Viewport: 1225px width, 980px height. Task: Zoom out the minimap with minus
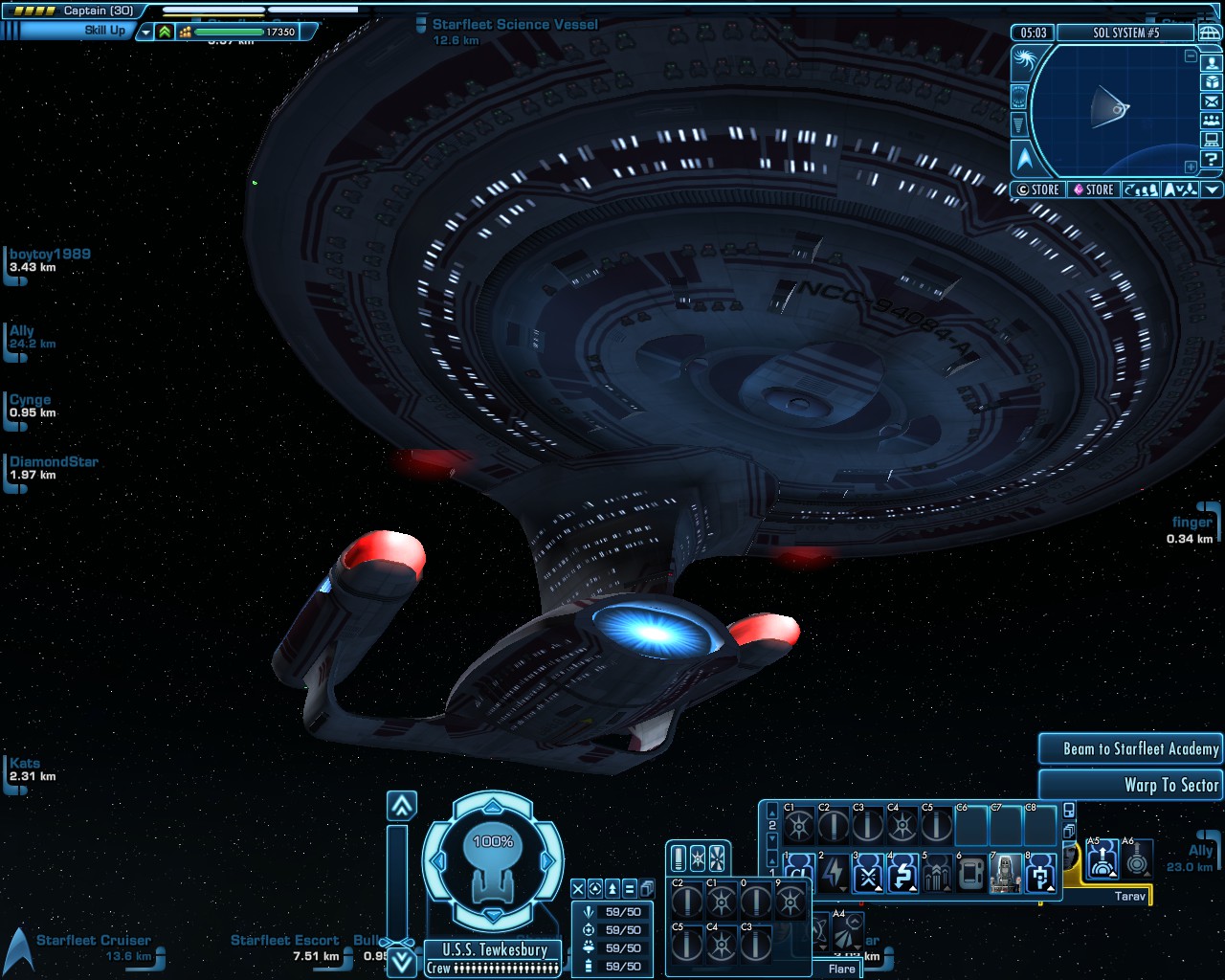point(1191,56)
